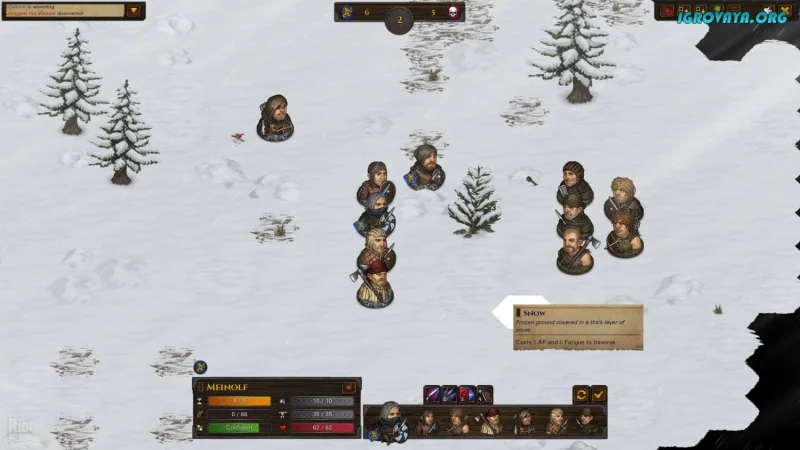This screenshot has height=450, width=800.
Task: Toggle the red icon in the top-right toolbar
Action: (665, 10)
